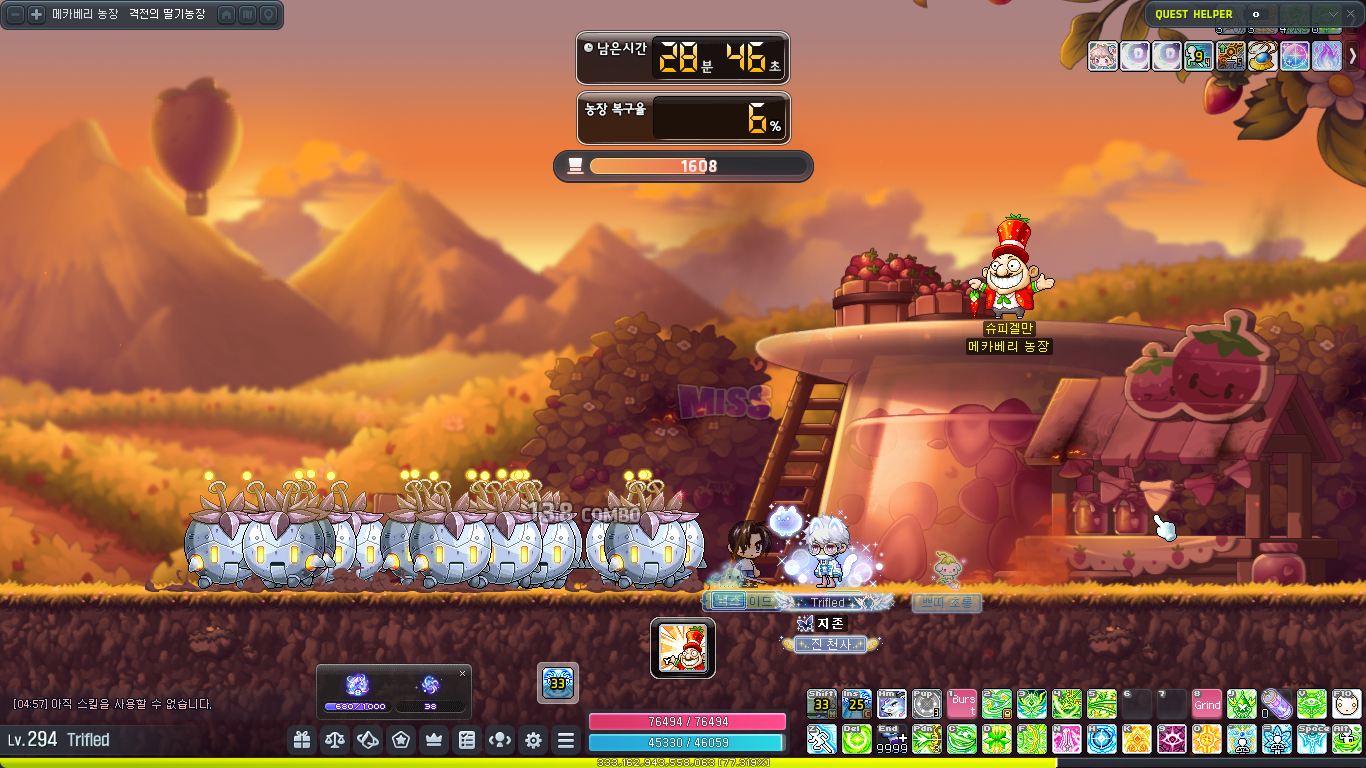Image resolution: width=1366 pixels, height=768 pixels.
Task: Open the balance scales menu icon
Action: [x=335, y=740]
